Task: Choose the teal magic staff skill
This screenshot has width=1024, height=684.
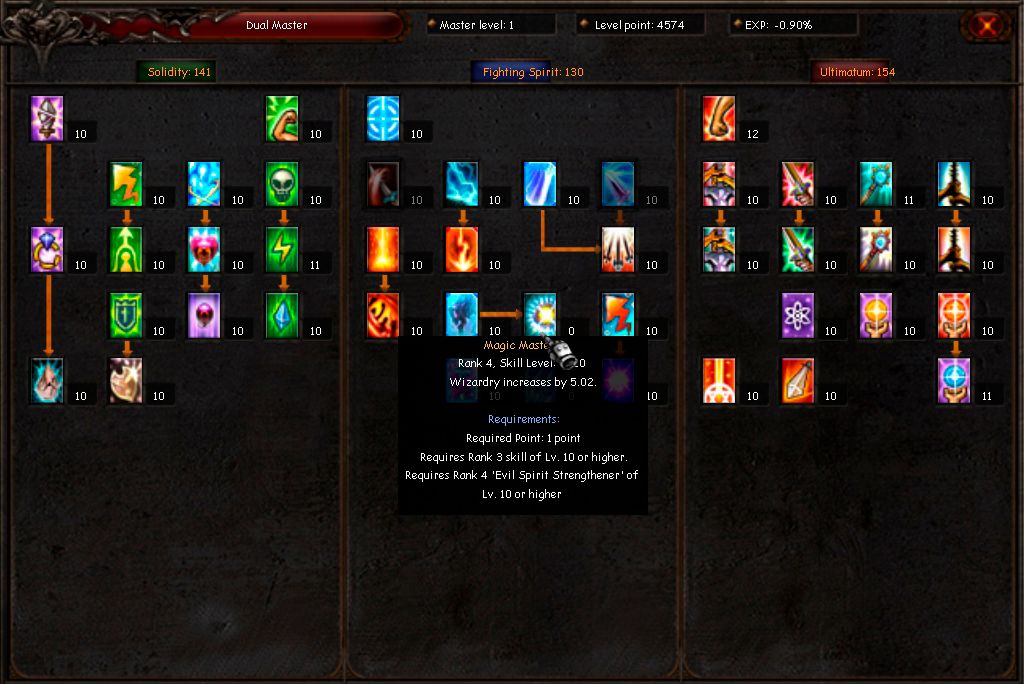Action: tap(876, 185)
